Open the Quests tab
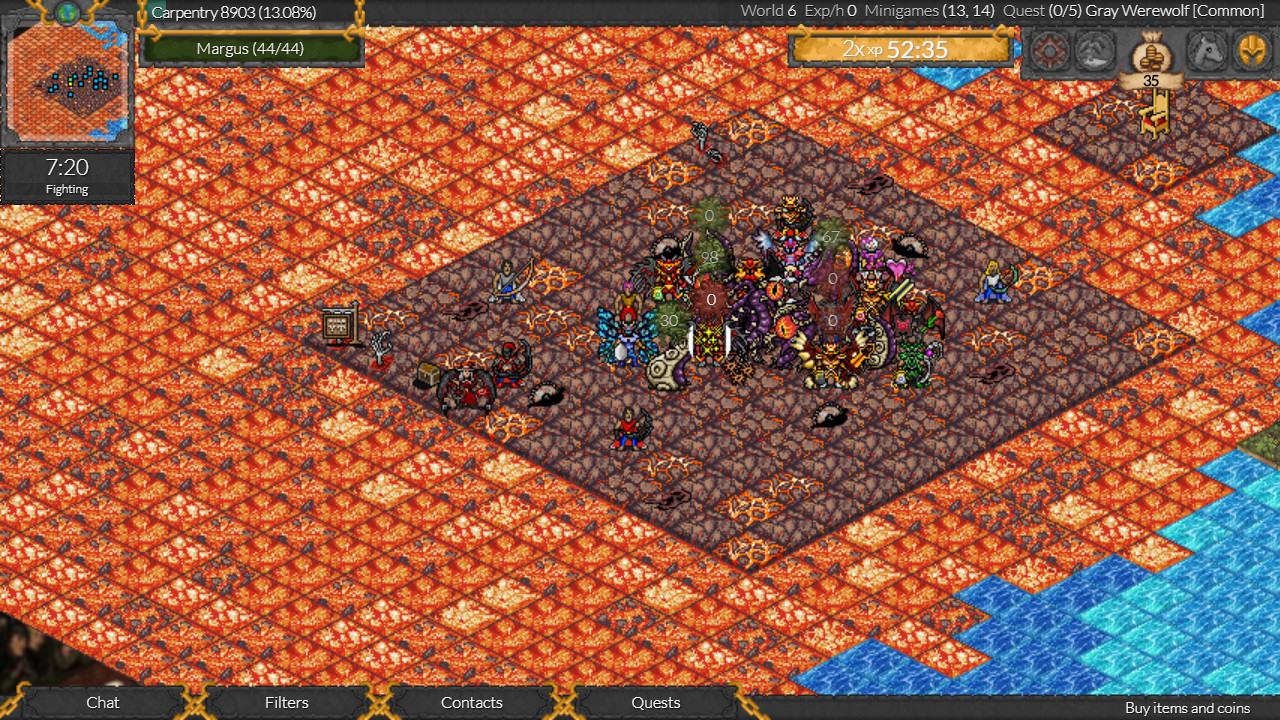1280x720 pixels. click(x=655, y=703)
